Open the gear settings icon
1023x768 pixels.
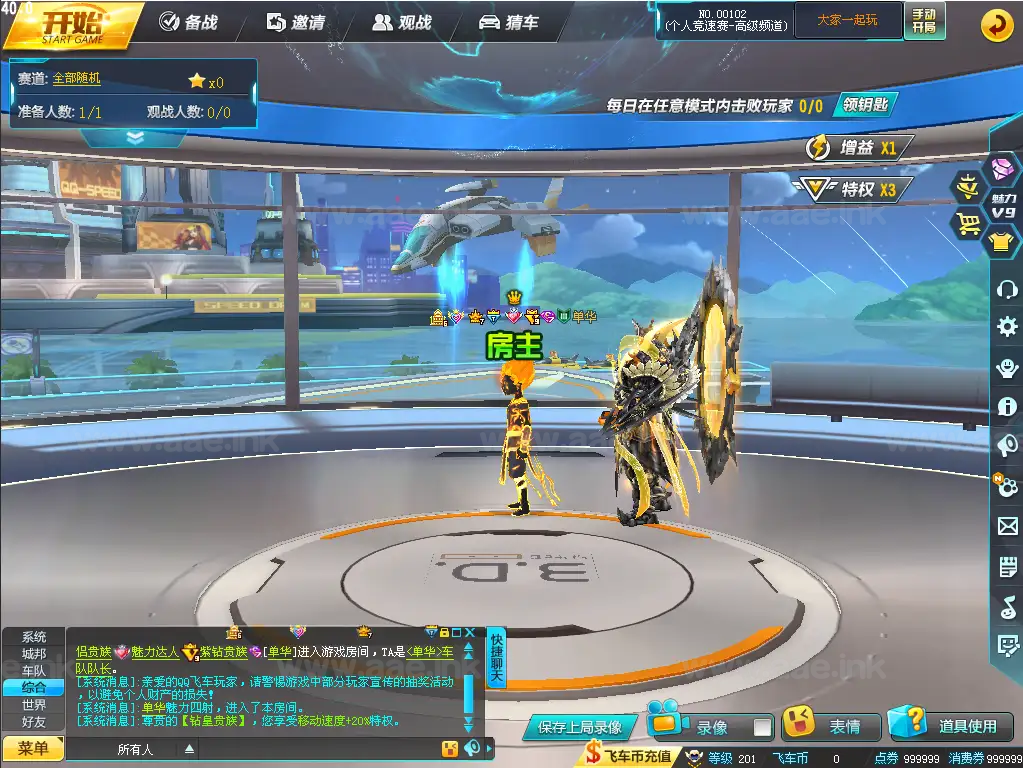pos(1007,326)
